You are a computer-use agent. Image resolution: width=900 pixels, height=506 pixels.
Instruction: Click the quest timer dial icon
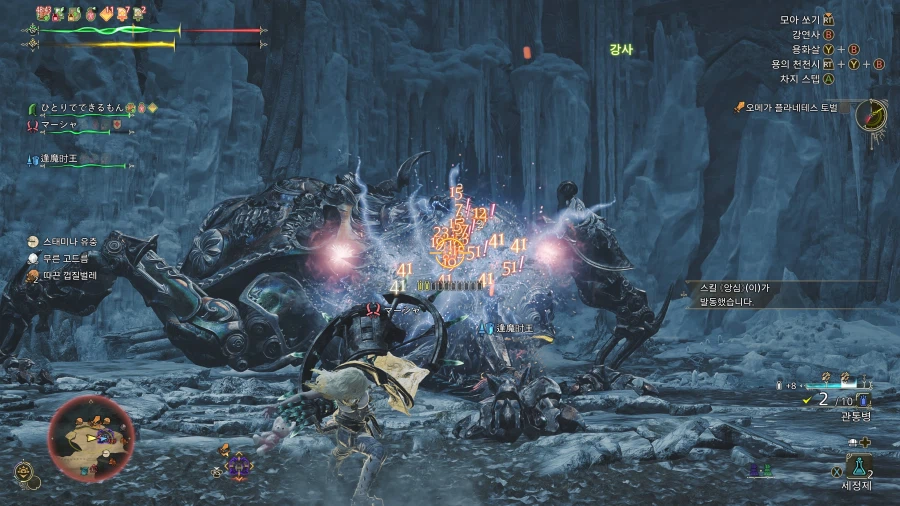tap(872, 114)
